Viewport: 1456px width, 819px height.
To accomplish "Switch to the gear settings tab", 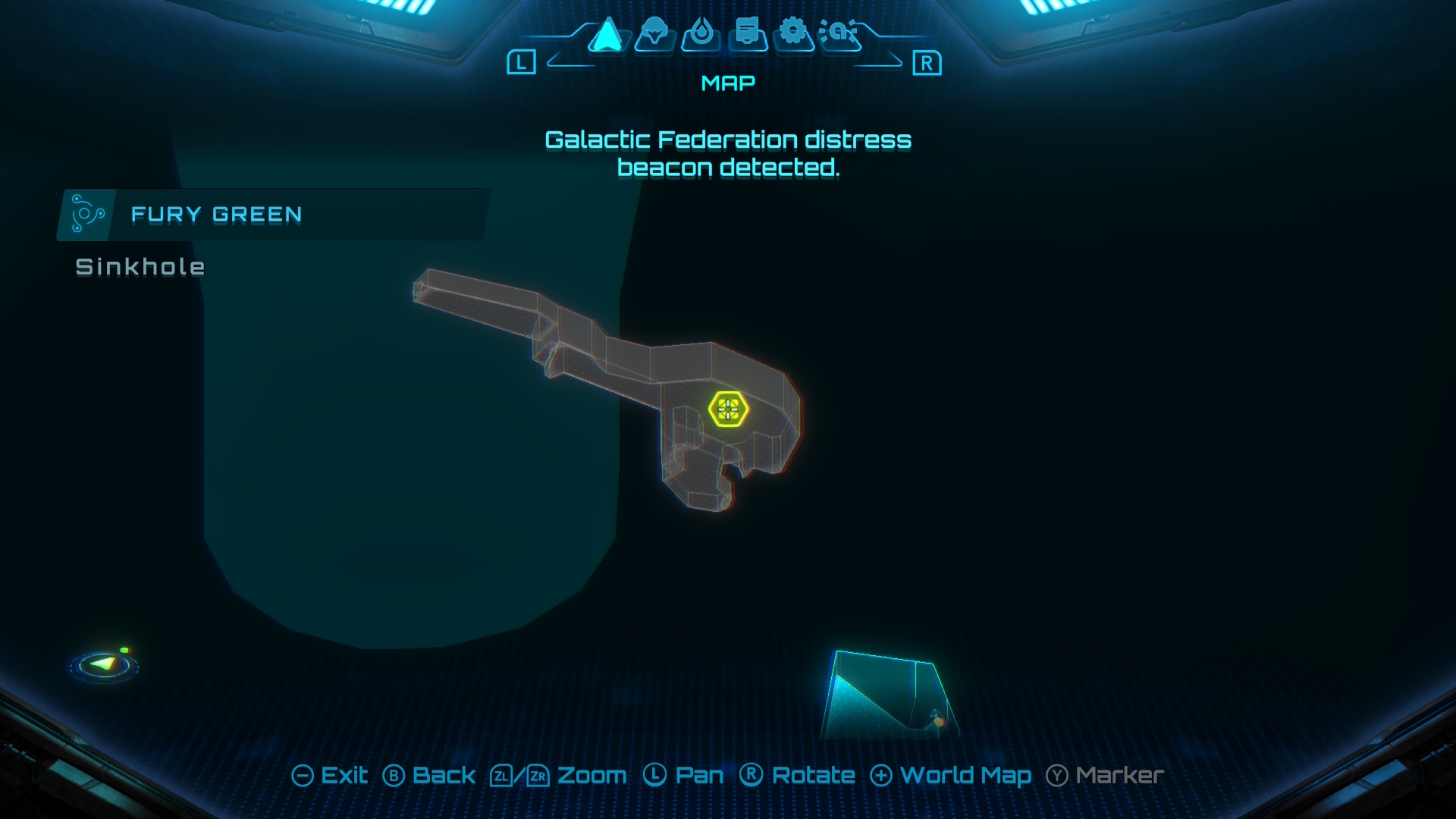I will [x=793, y=33].
